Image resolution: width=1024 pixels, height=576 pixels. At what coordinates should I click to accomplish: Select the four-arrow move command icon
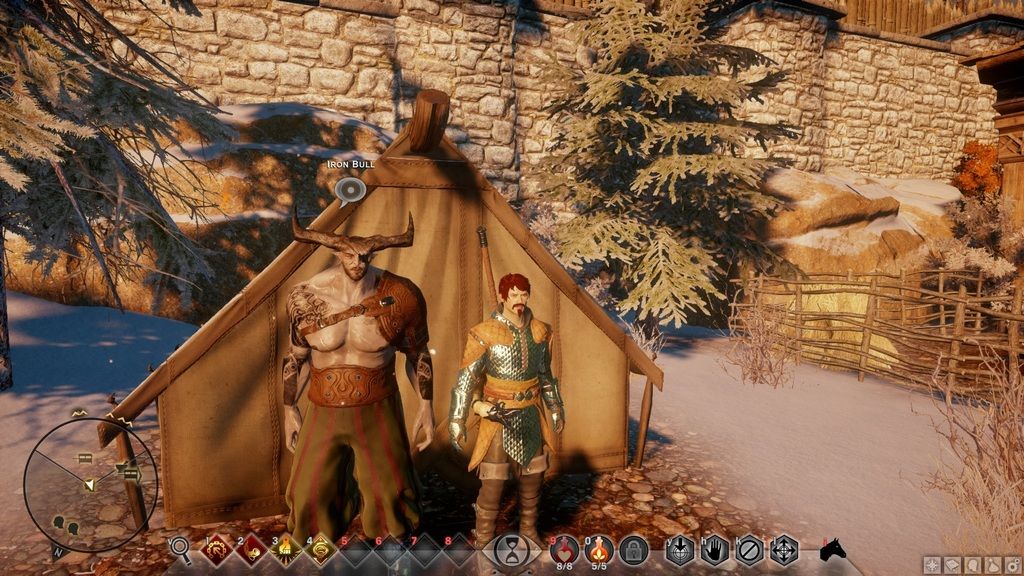click(783, 549)
